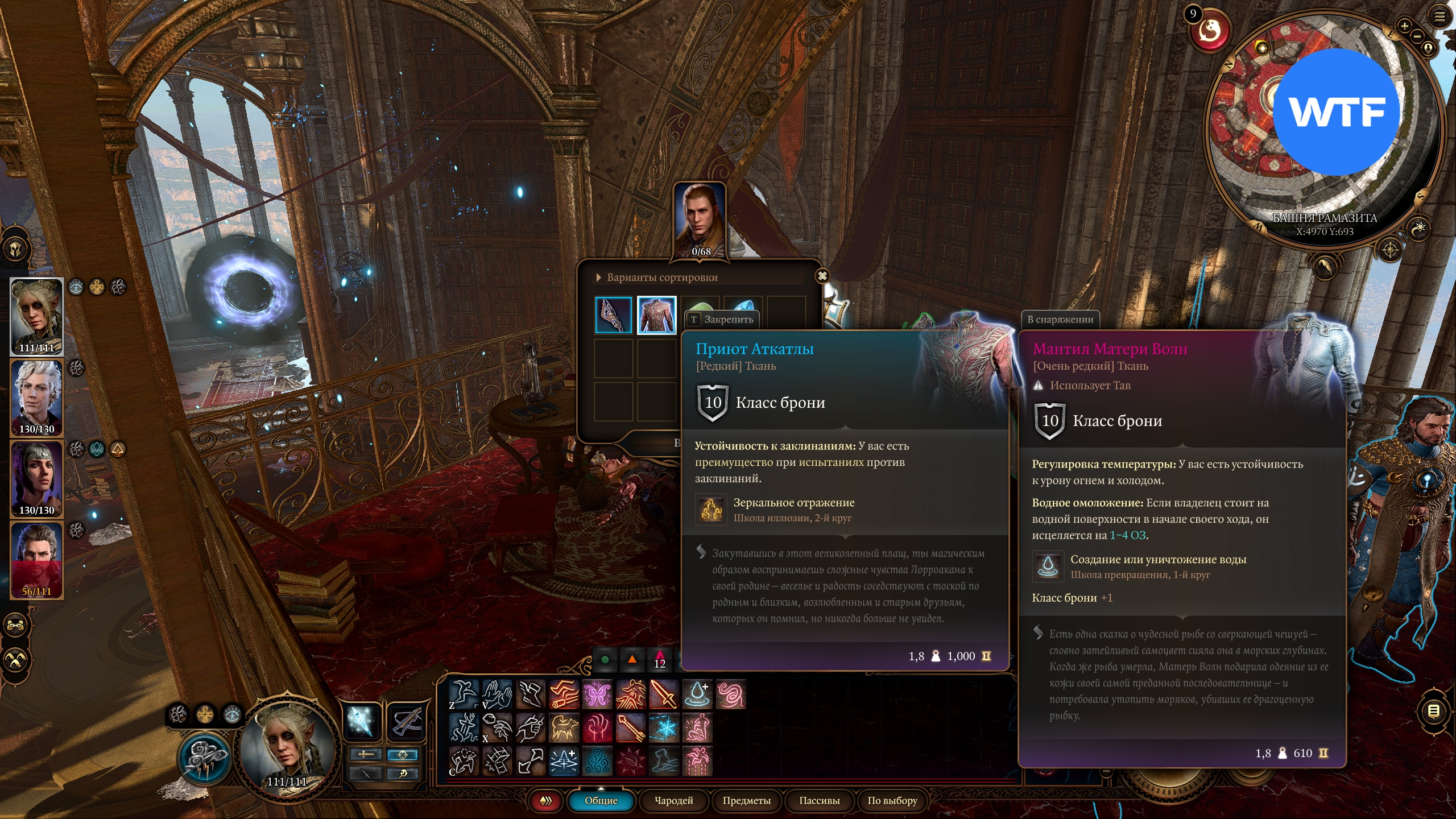
Task: Activate the Jump ability on the hotbar
Action: coord(463,694)
